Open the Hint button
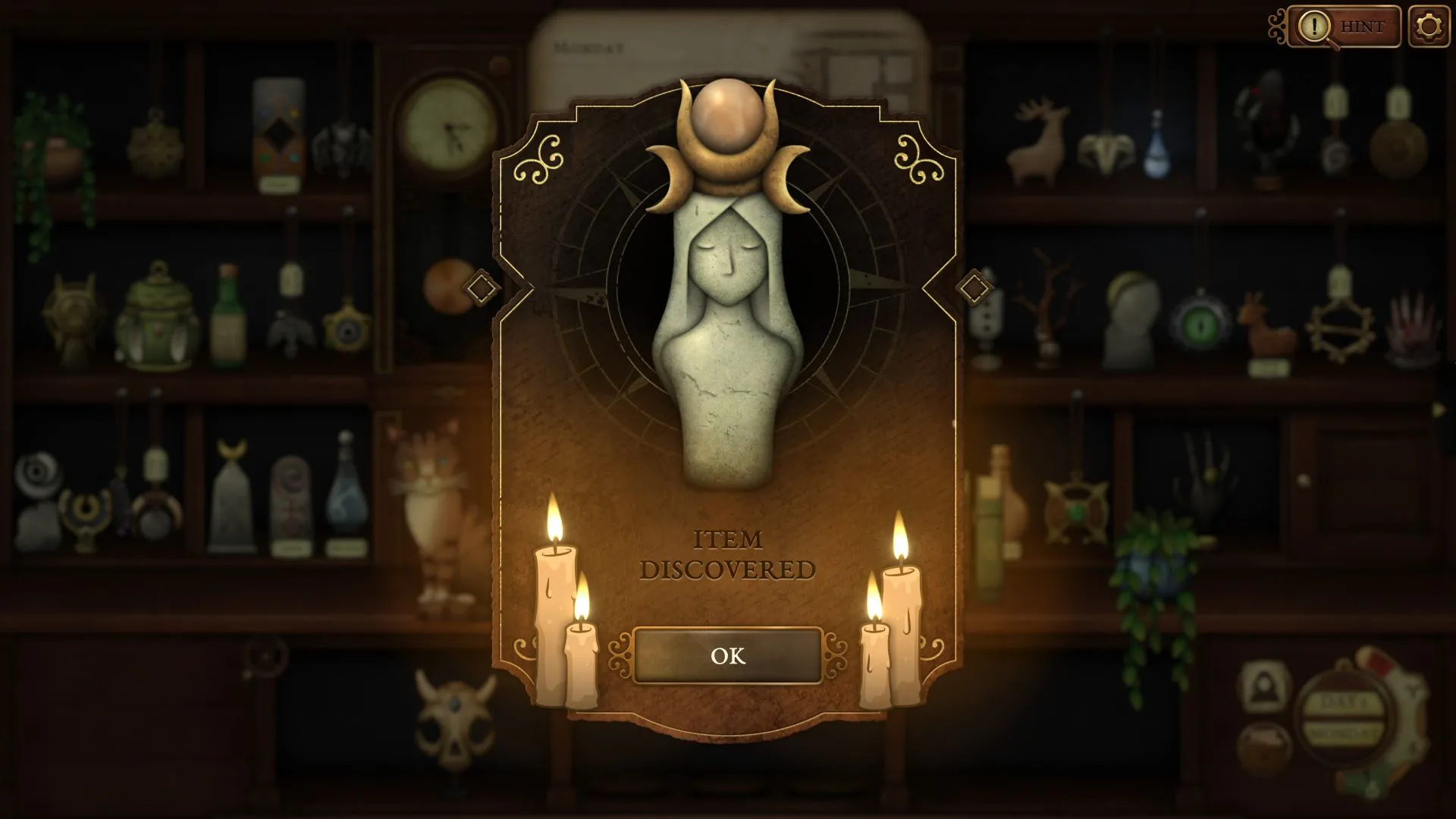The height and width of the screenshot is (819, 1456). coord(1344,27)
